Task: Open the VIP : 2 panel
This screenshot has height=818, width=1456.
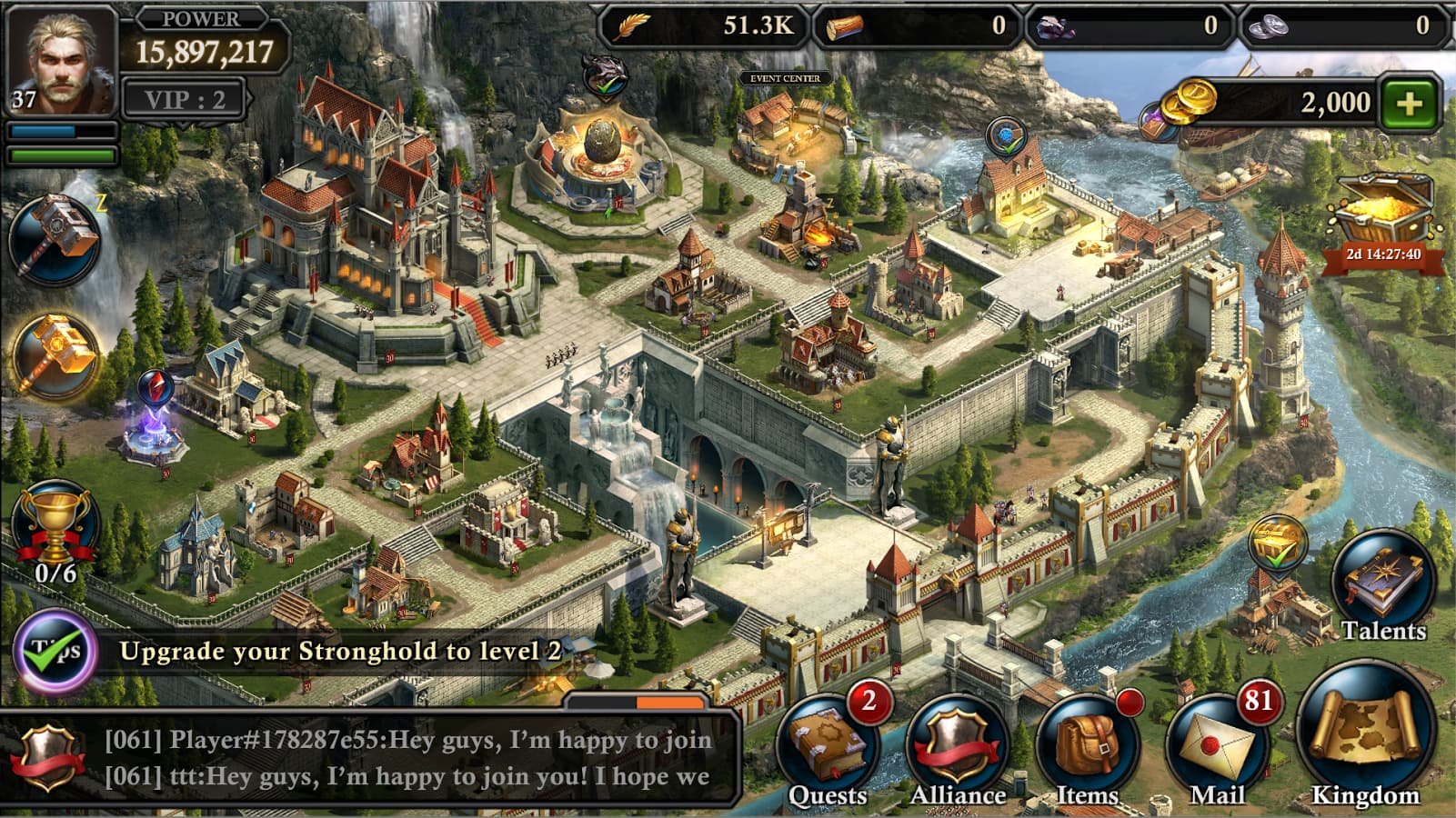Action: [x=185, y=99]
